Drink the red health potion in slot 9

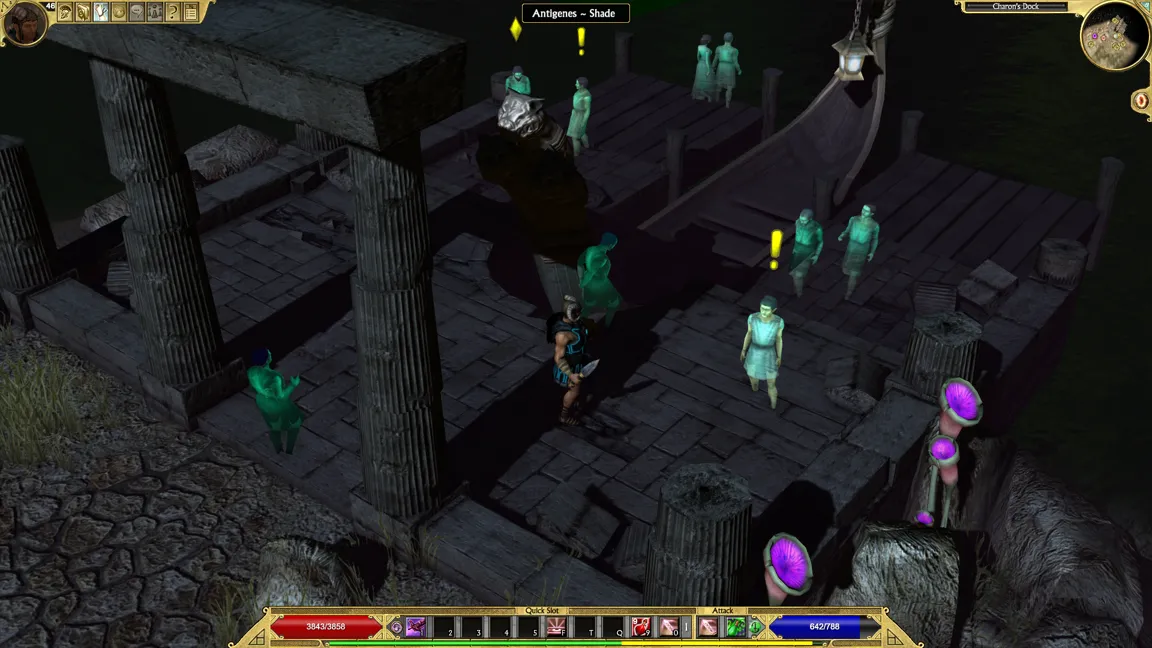[x=640, y=627]
